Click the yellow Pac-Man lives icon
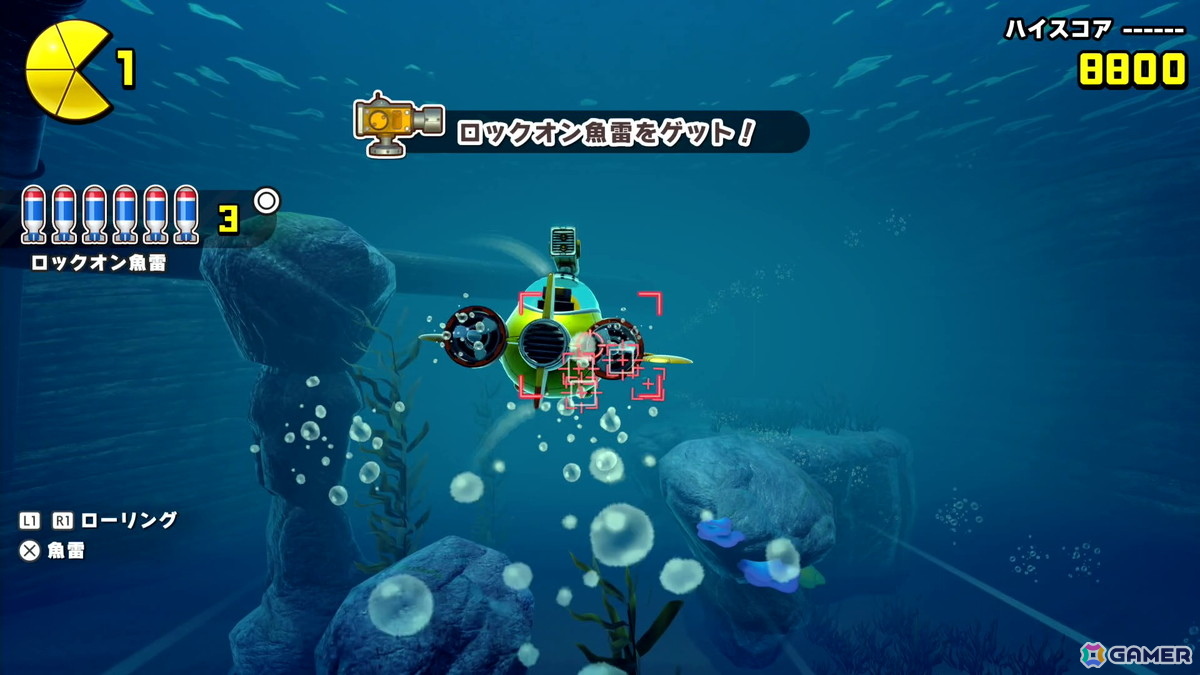This screenshot has height=675, width=1200. 67,71
